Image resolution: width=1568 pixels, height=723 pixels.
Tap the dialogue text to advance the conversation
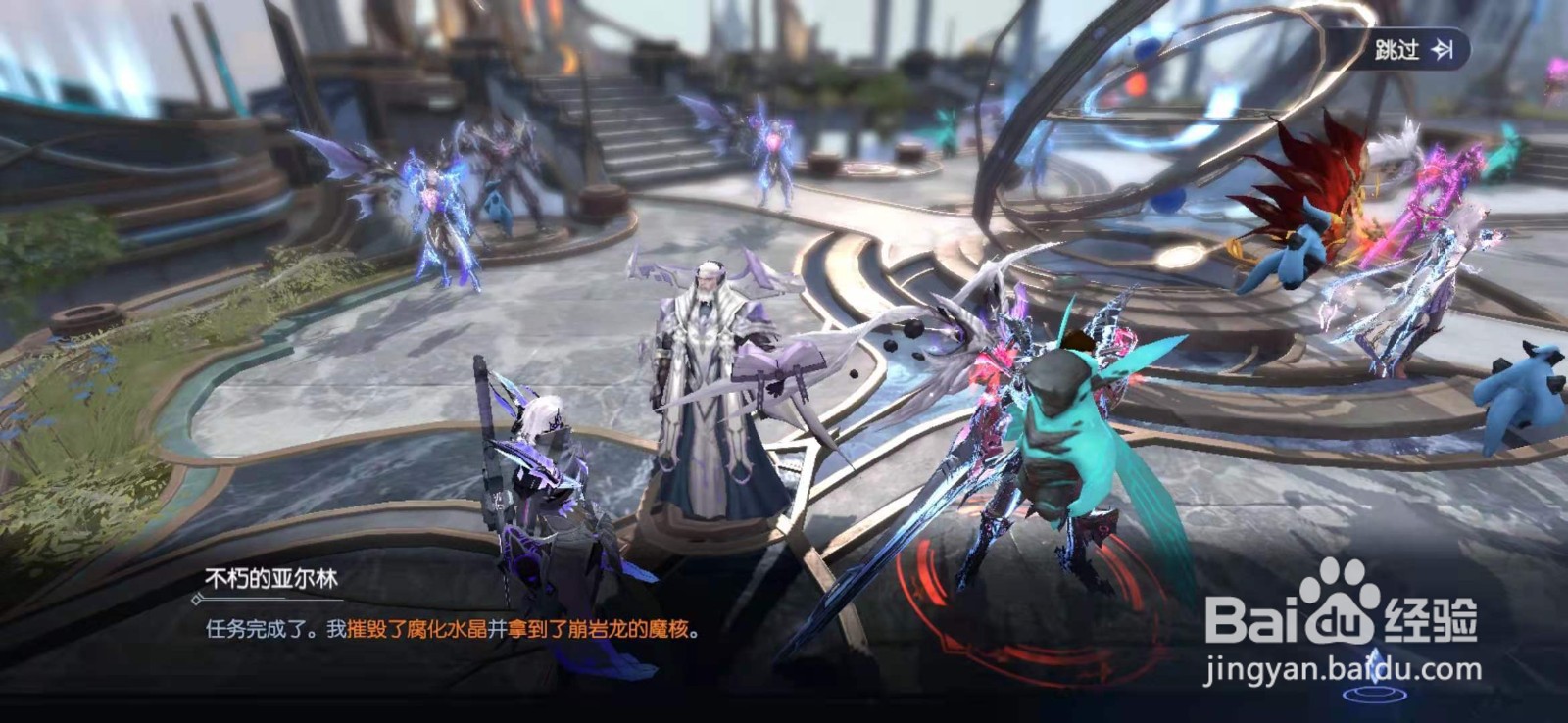(x=441, y=630)
